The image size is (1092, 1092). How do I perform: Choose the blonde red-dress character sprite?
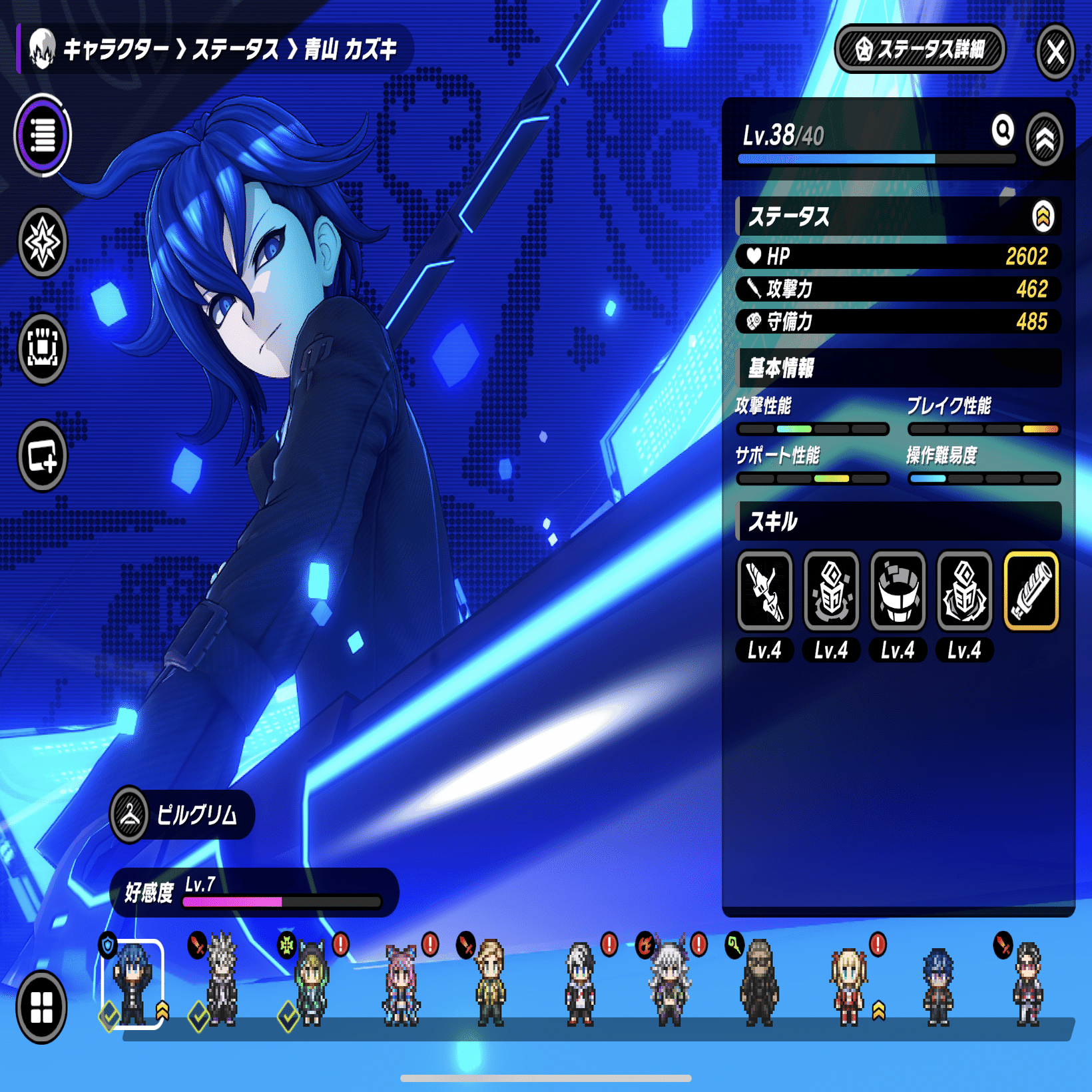coord(848,984)
